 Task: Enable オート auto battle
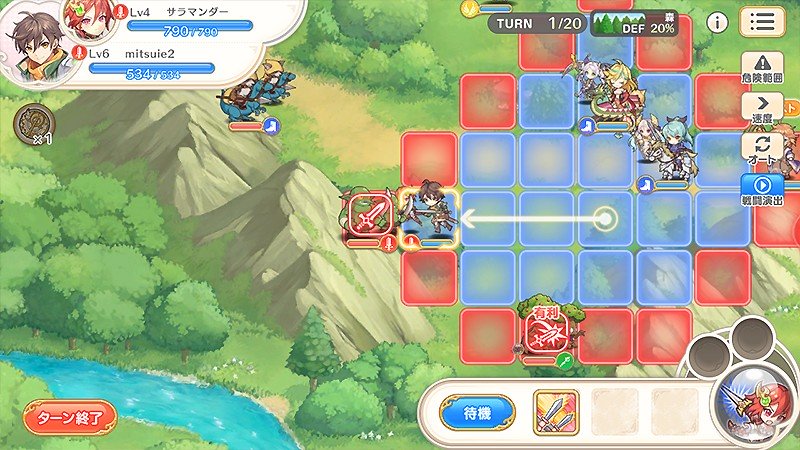pyautogui.click(x=765, y=148)
